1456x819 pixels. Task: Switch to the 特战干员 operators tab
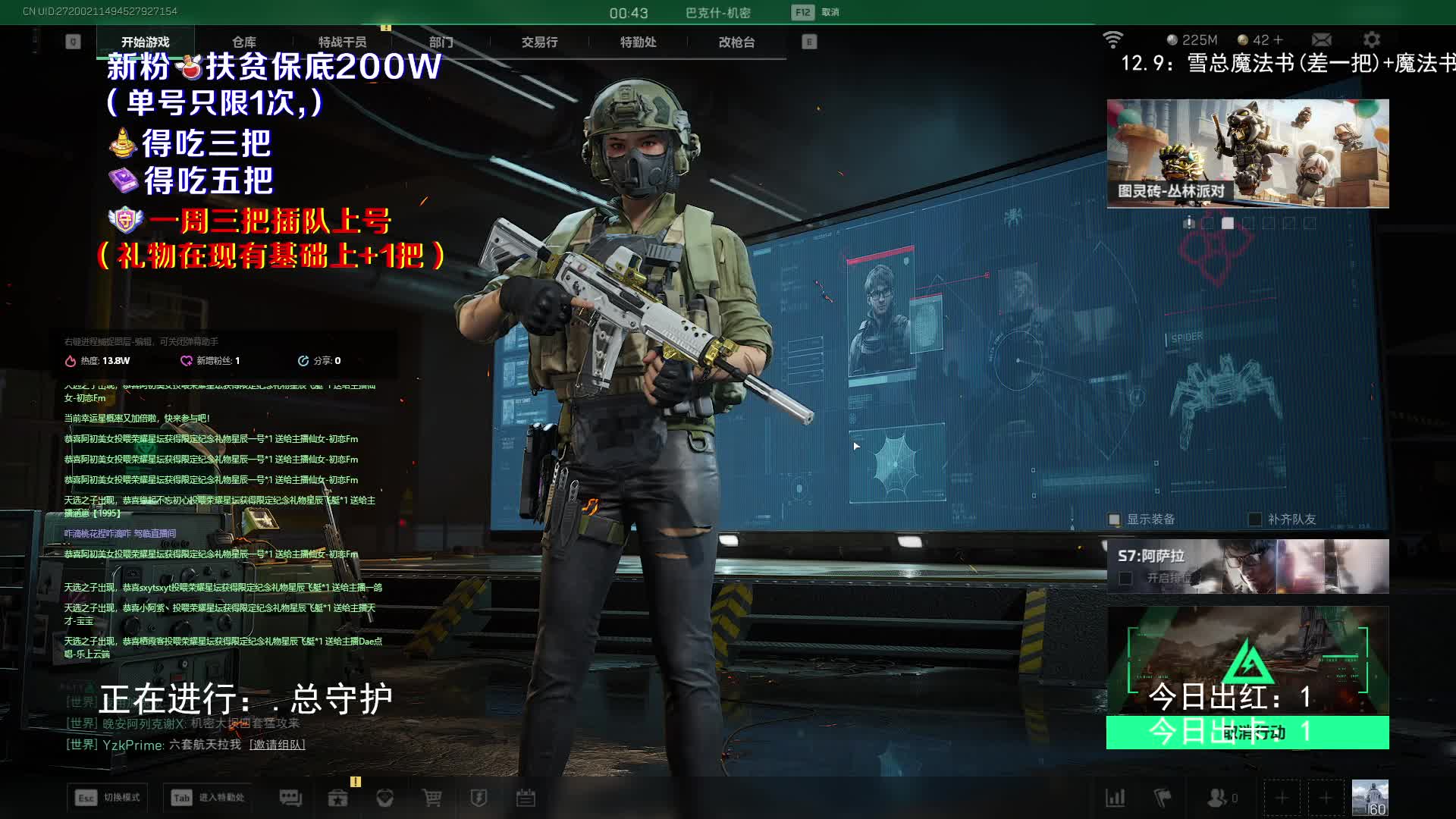click(342, 42)
